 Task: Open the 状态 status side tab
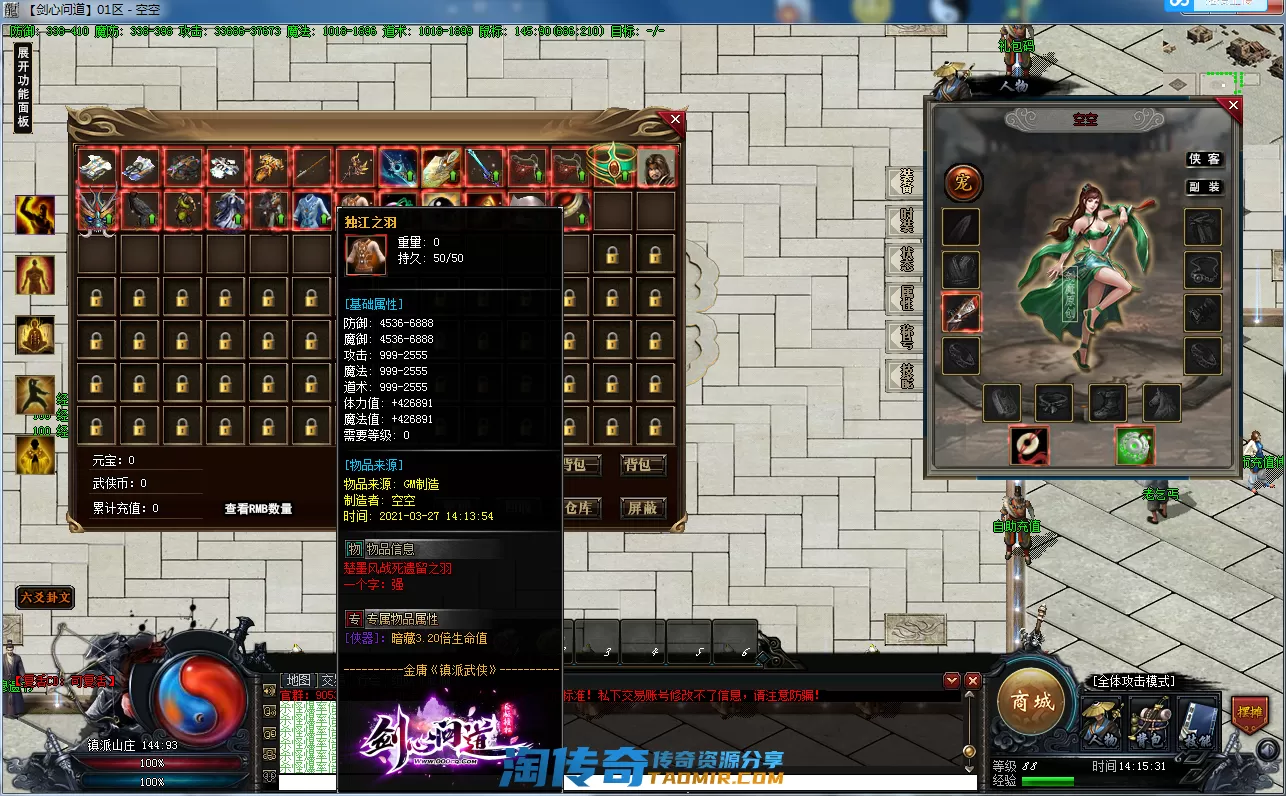click(906, 259)
